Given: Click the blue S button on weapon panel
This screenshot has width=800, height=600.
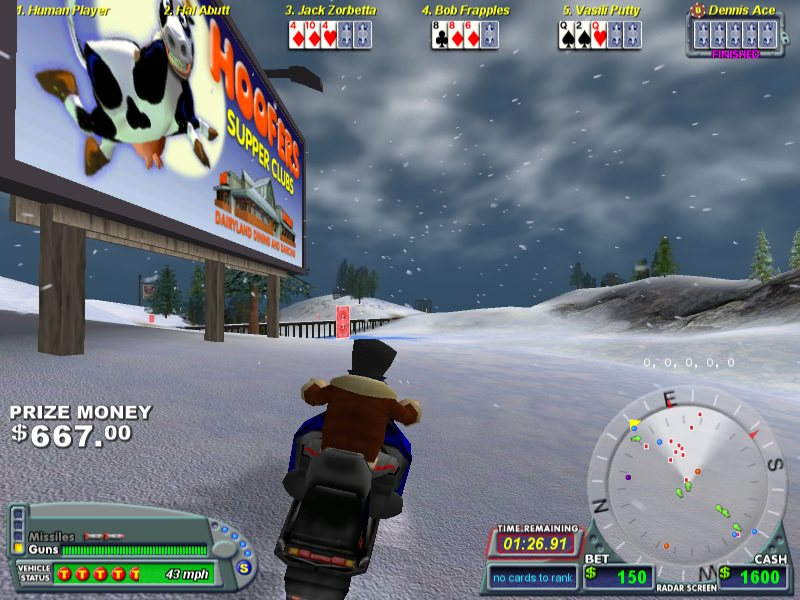Looking at the screenshot, I should 242,565.
